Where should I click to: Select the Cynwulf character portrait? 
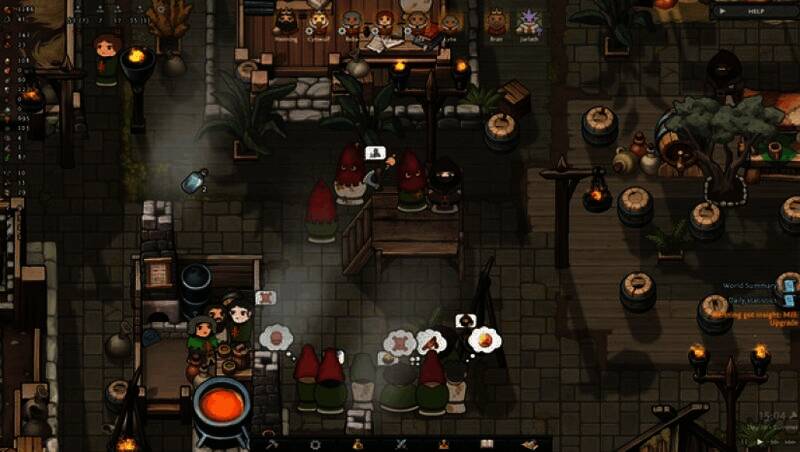click(319, 22)
